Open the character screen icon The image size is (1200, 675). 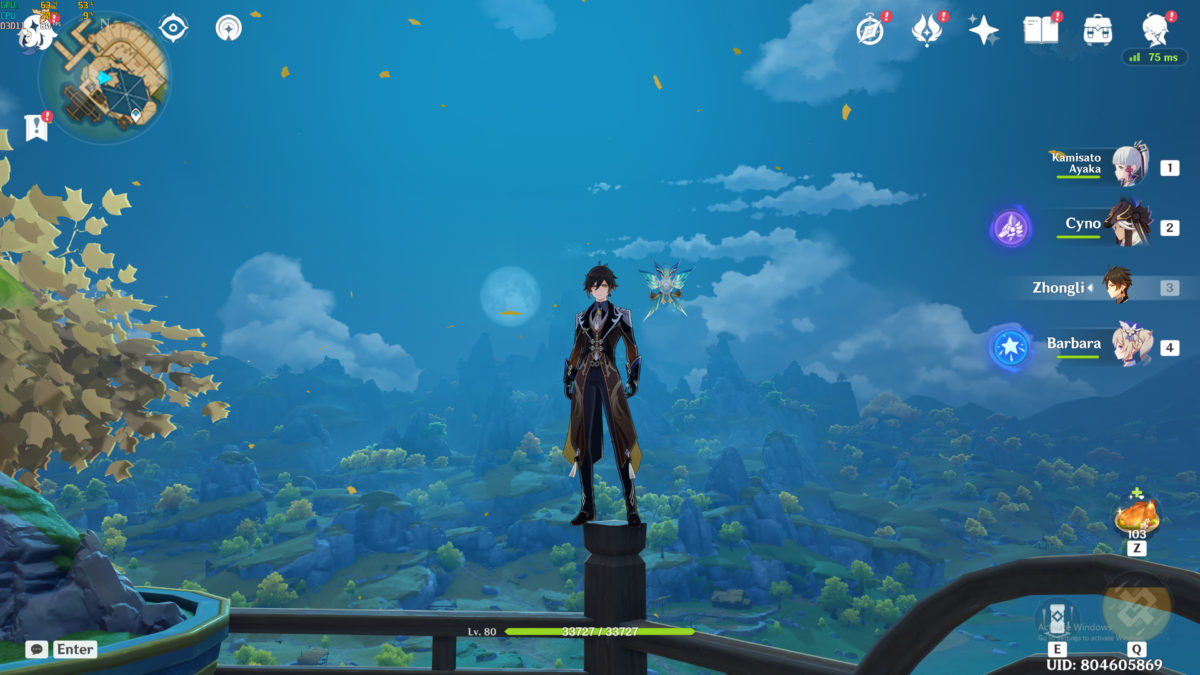click(x=1157, y=30)
